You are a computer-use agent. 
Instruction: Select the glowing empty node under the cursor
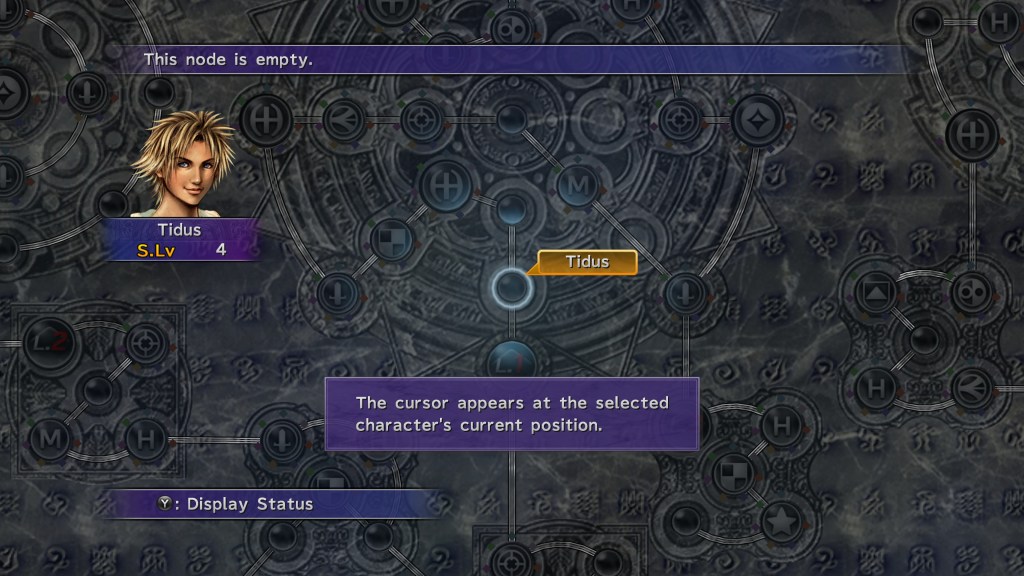pos(511,288)
